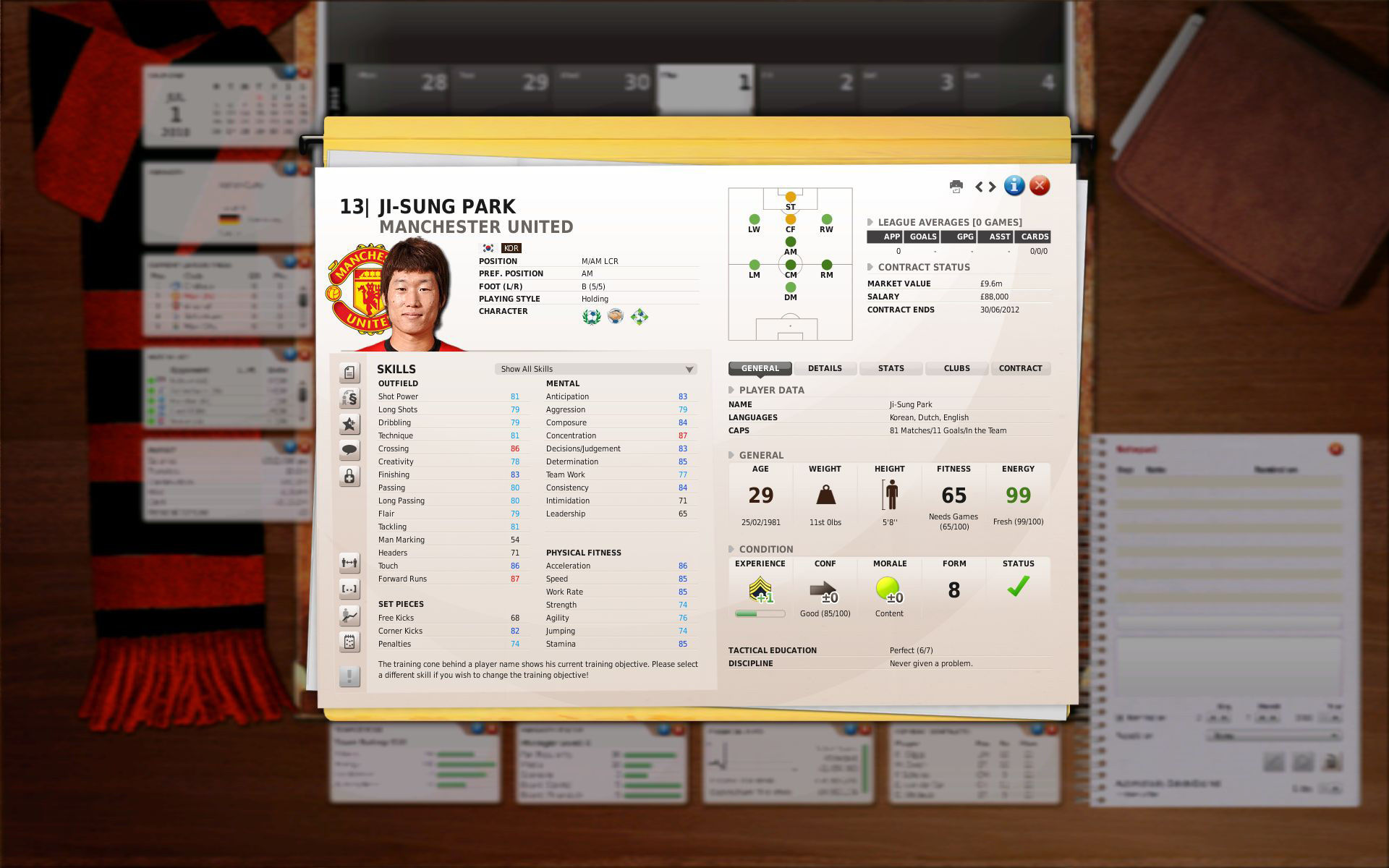Select the contract paragraph icon in sidebar
The height and width of the screenshot is (868, 1389).
pos(349,397)
